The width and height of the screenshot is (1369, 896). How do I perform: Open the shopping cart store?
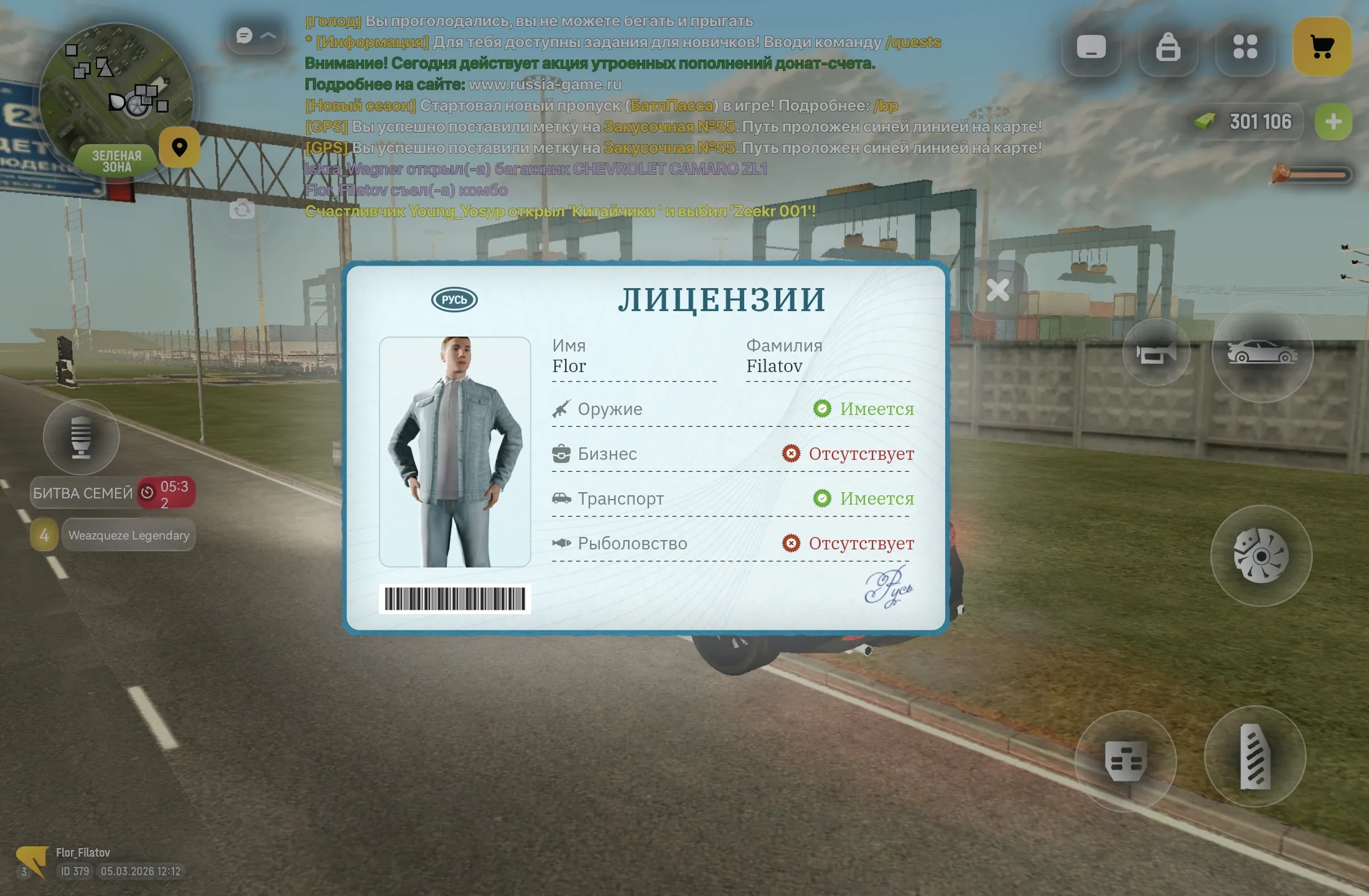pyautogui.click(x=1322, y=47)
